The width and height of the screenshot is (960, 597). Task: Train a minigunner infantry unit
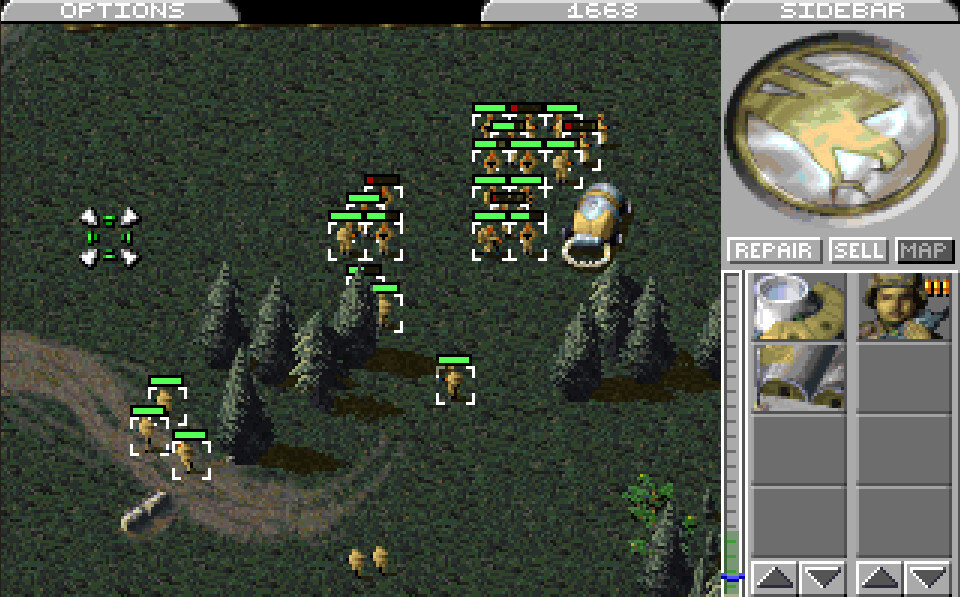[904, 307]
